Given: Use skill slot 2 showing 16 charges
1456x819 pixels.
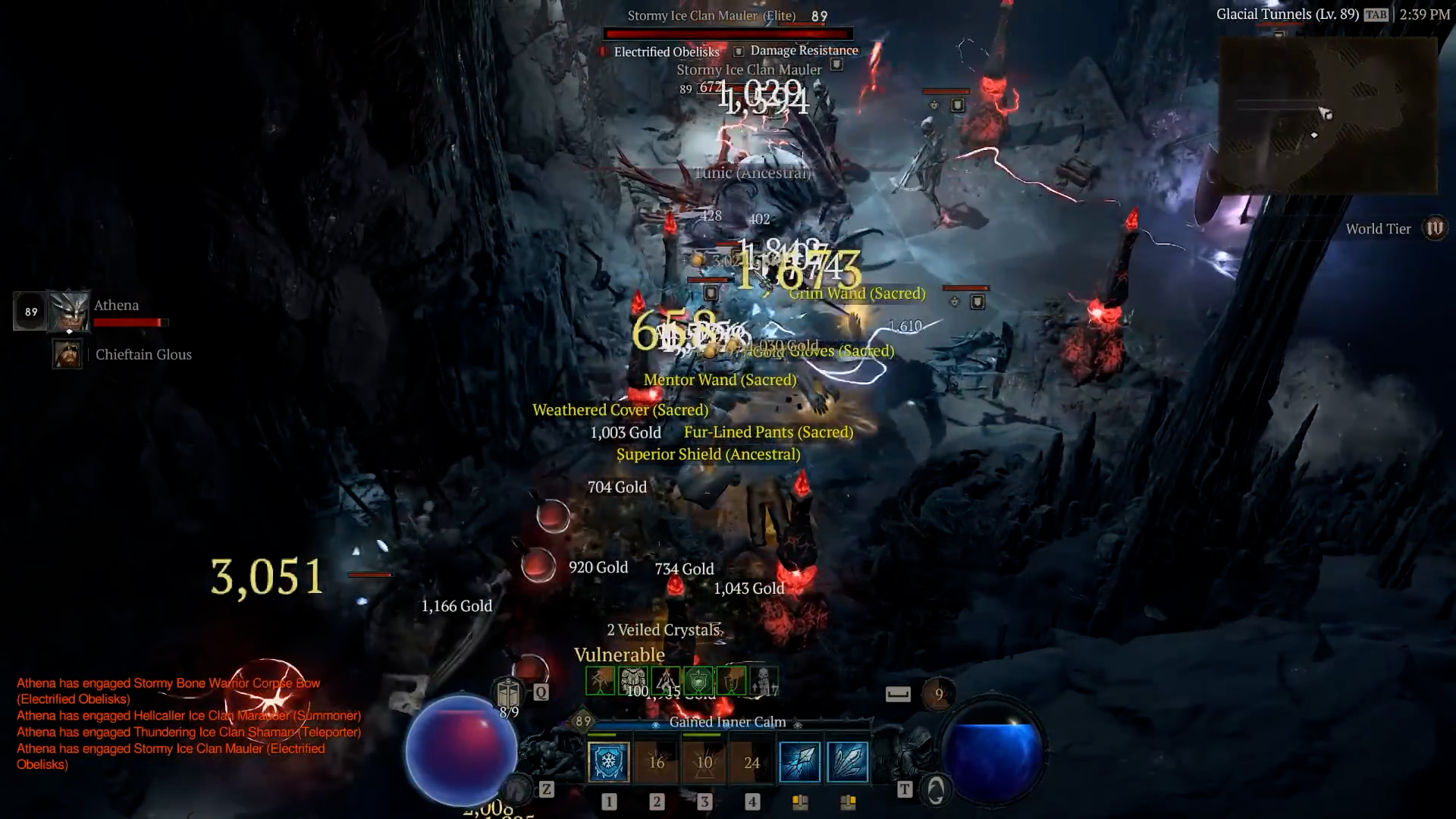Looking at the screenshot, I should click(x=657, y=762).
